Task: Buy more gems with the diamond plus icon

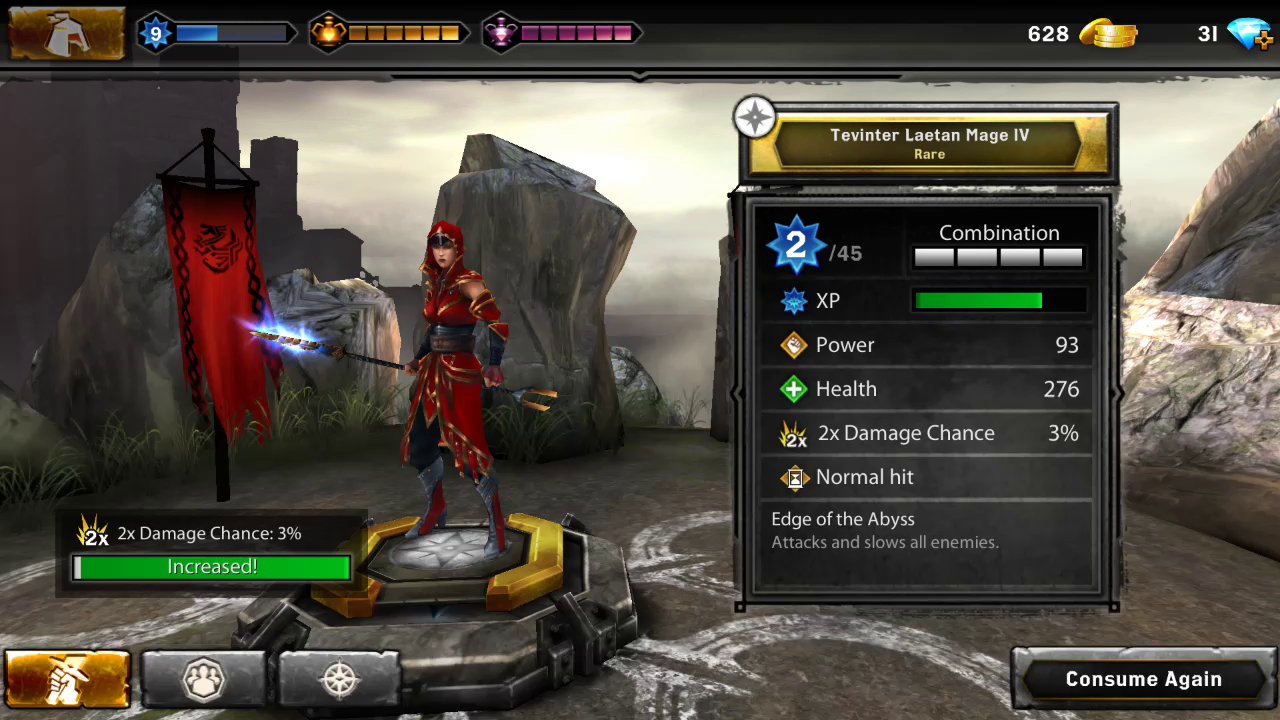Action: click(x=1250, y=35)
